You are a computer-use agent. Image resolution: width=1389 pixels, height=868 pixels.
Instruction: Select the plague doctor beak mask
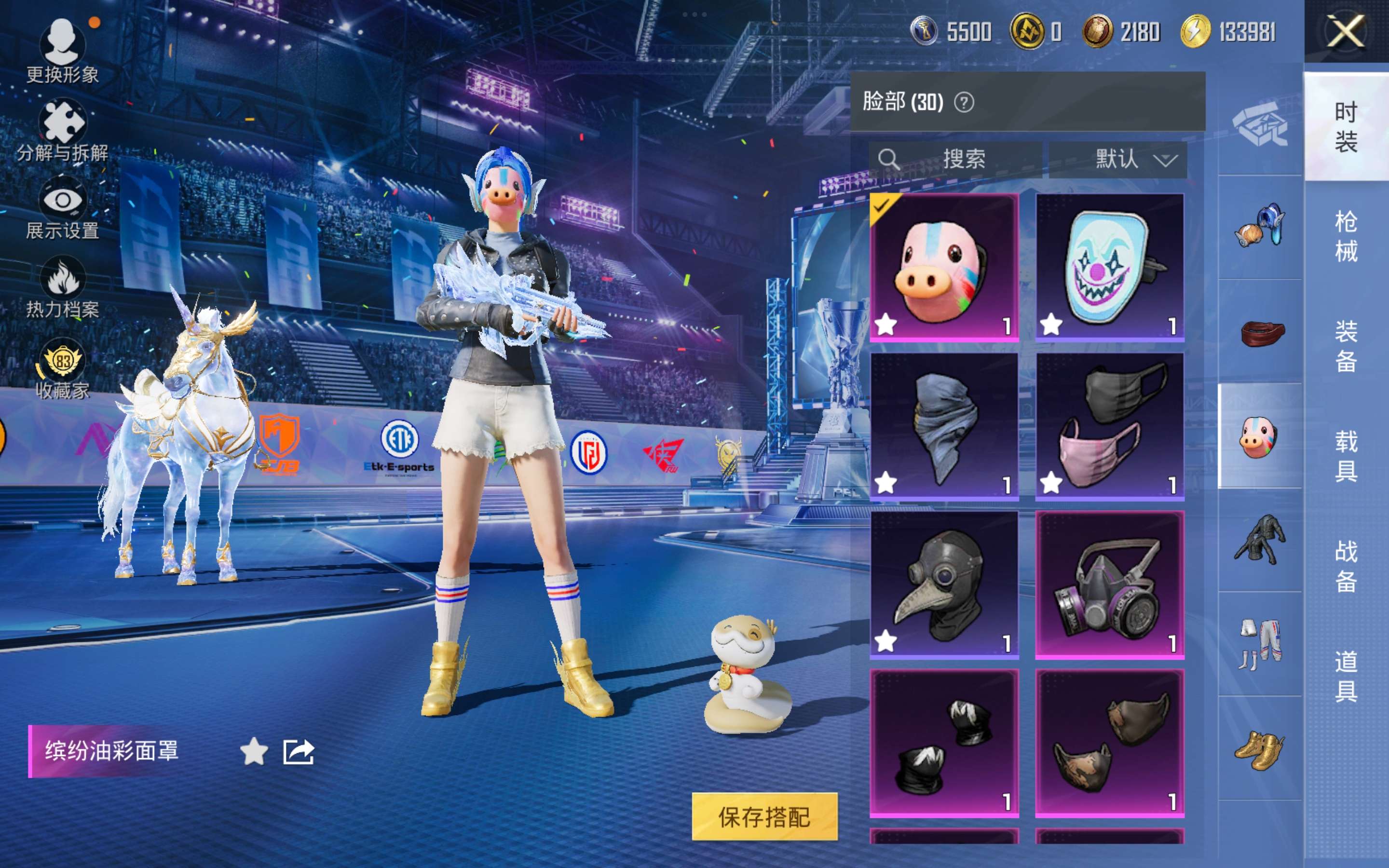(x=944, y=584)
